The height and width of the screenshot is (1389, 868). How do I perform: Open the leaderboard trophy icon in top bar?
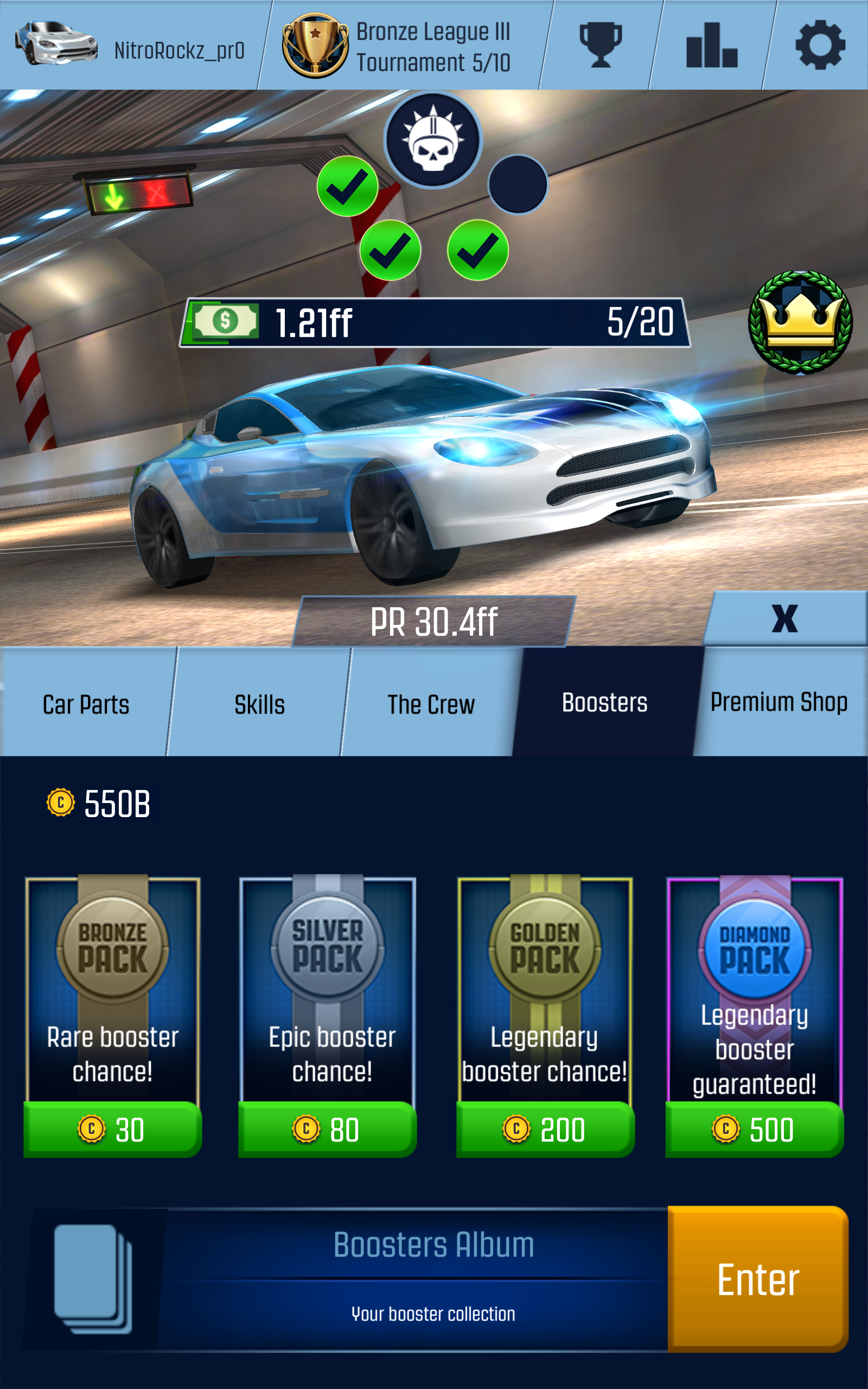click(x=601, y=46)
